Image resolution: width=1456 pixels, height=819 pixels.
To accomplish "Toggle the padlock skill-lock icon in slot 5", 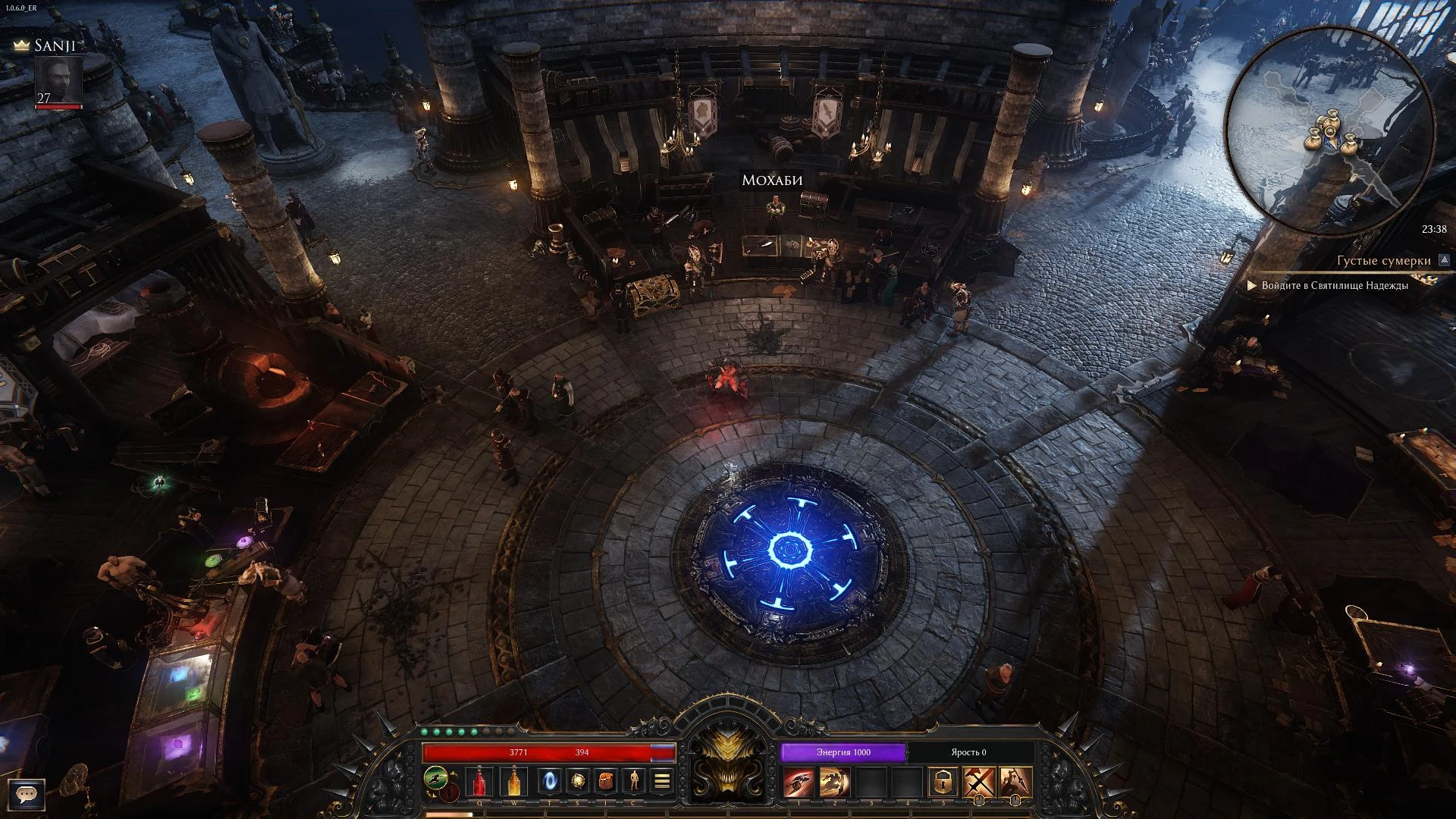I will 943,780.
